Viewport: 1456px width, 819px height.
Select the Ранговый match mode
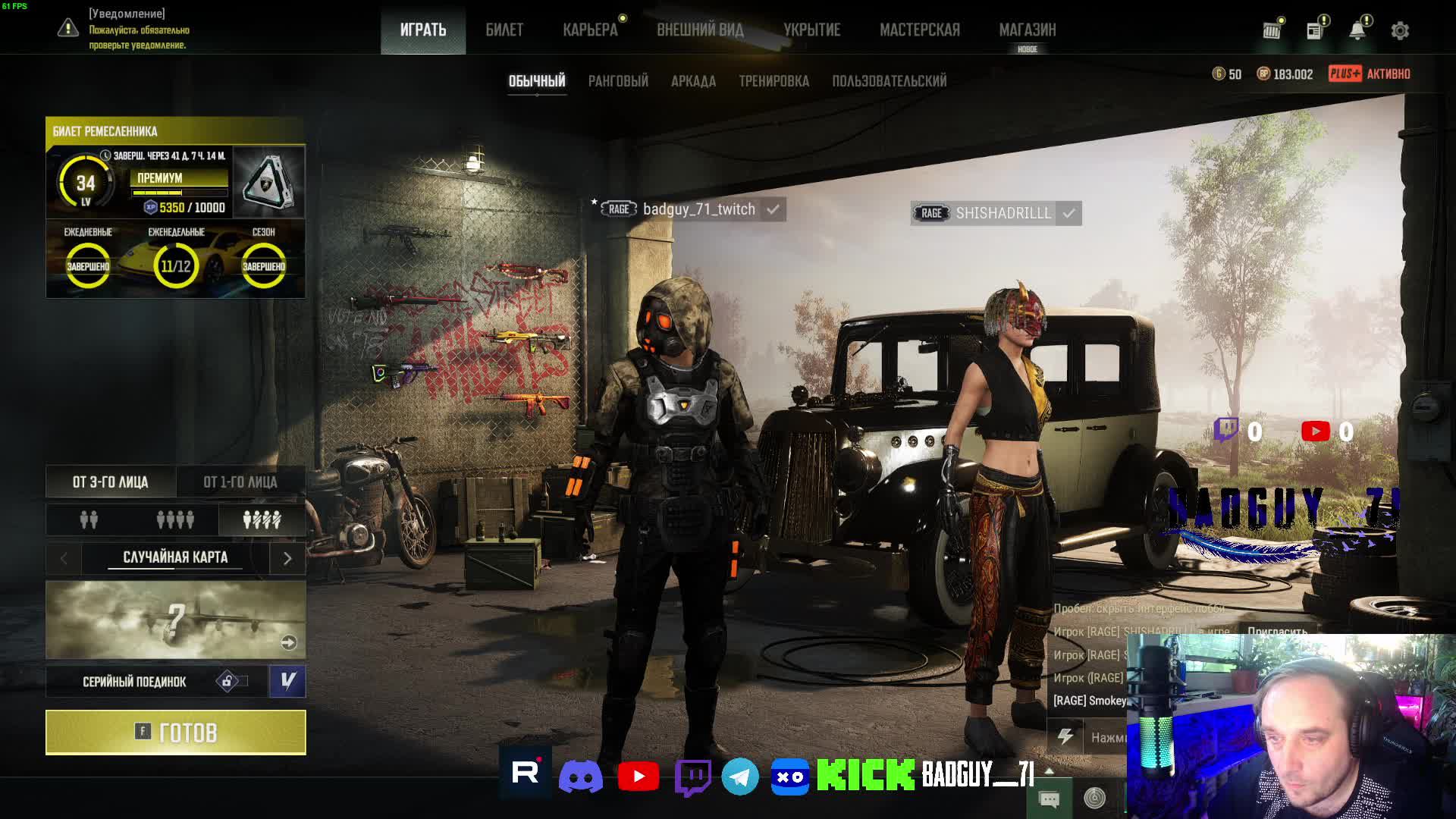pos(618,81)
